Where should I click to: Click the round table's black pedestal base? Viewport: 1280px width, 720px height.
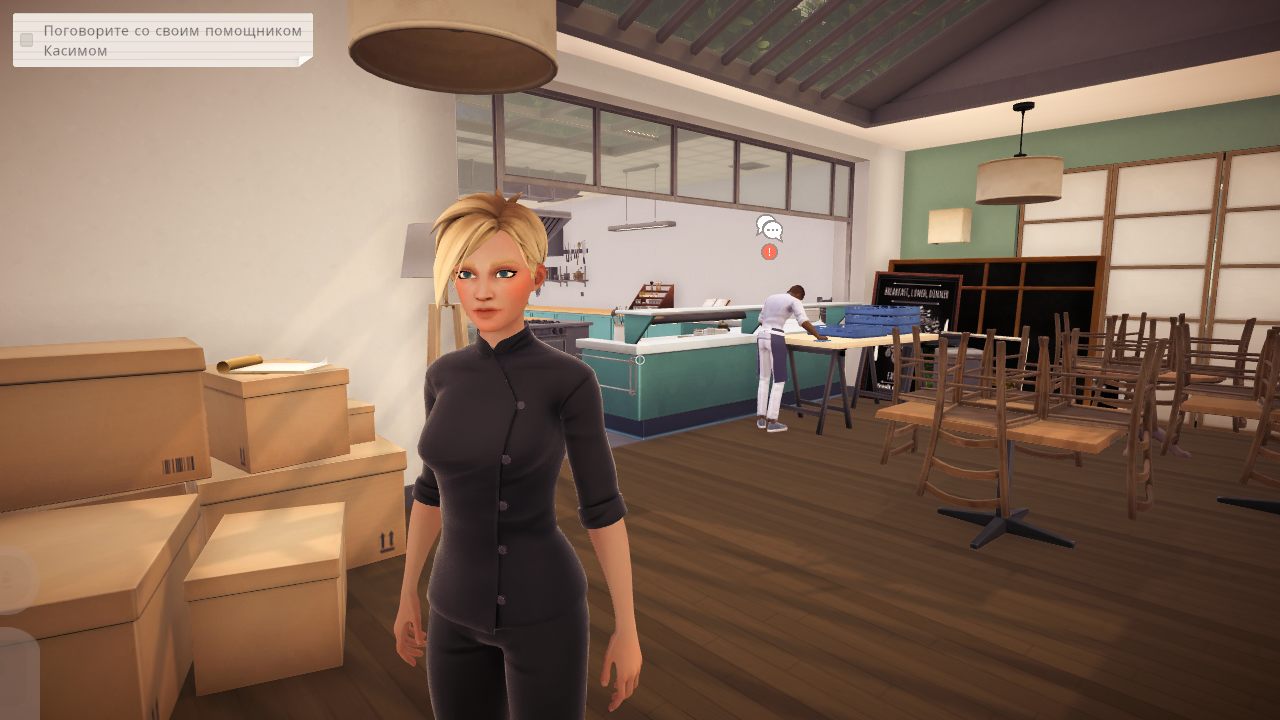(1000, 520)
